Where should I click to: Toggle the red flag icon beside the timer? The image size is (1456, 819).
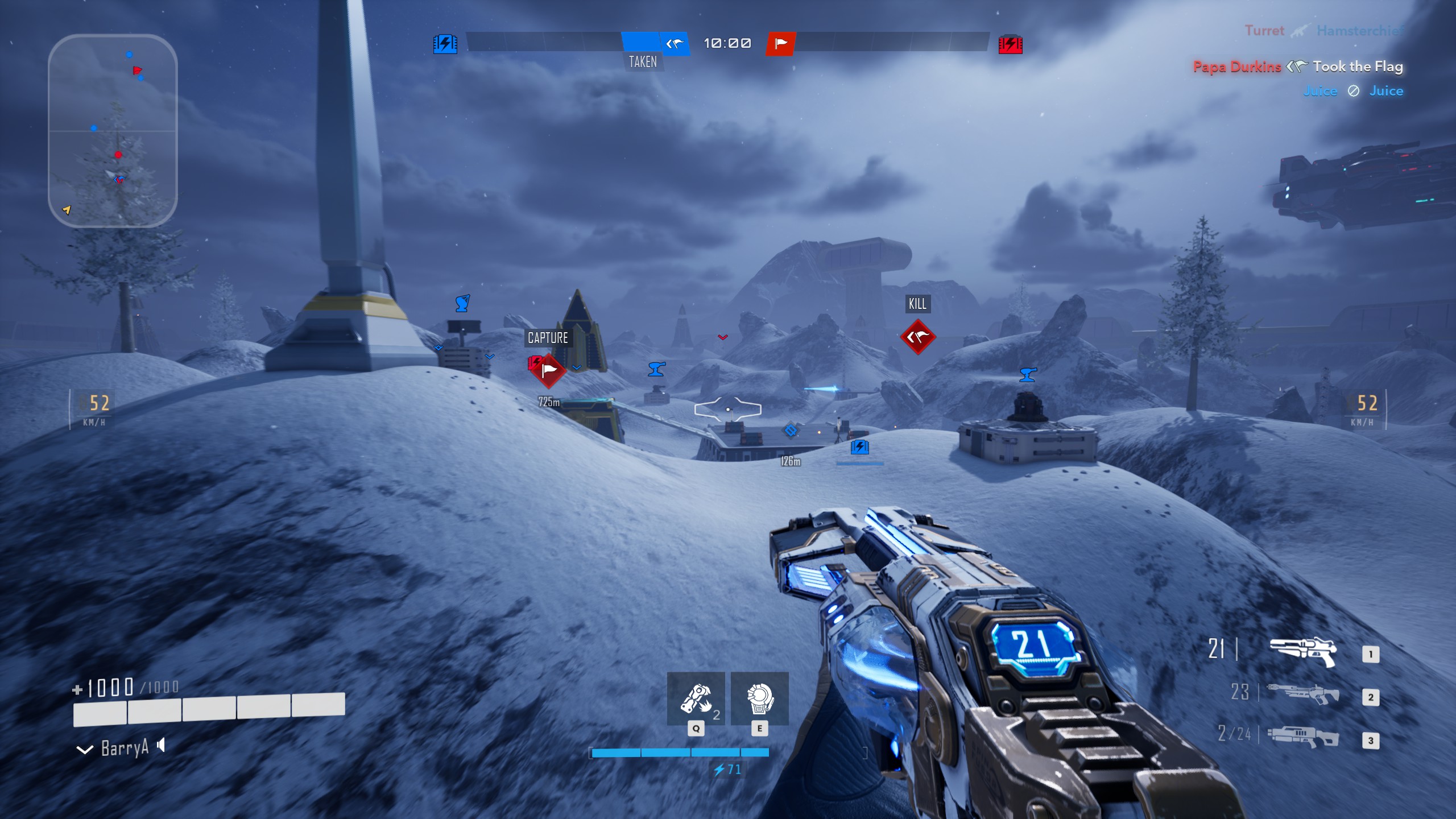[x=780, y=43]
